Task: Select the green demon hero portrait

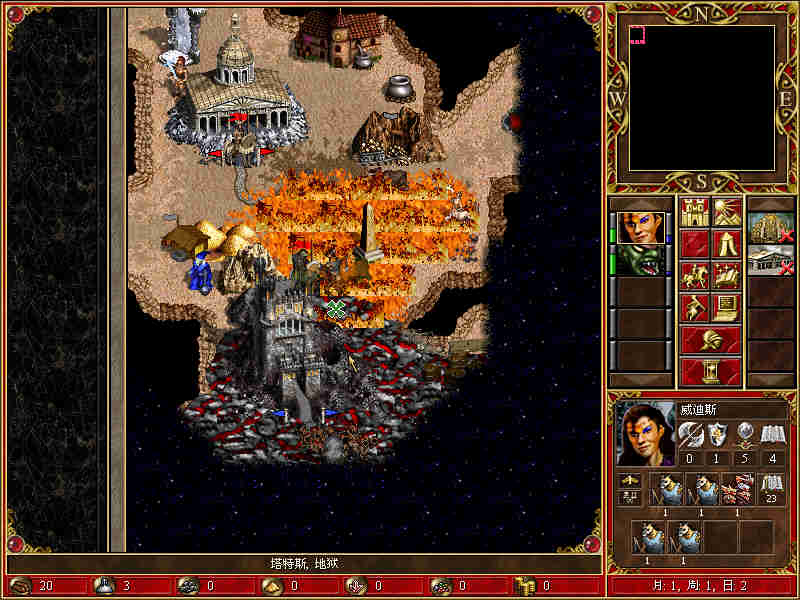Action: pos(640,259)
